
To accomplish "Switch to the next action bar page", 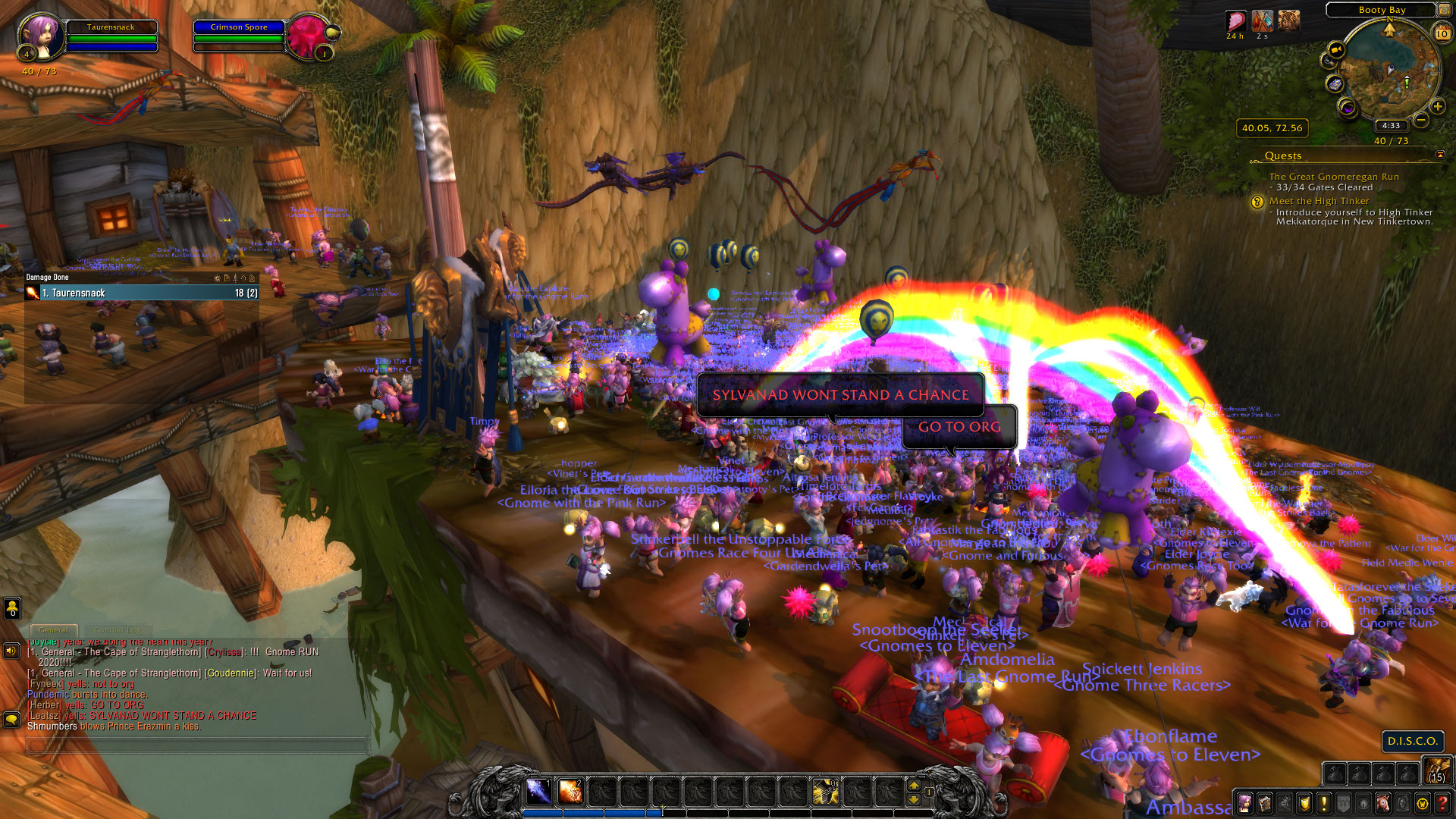I will [x=914, y=785].
